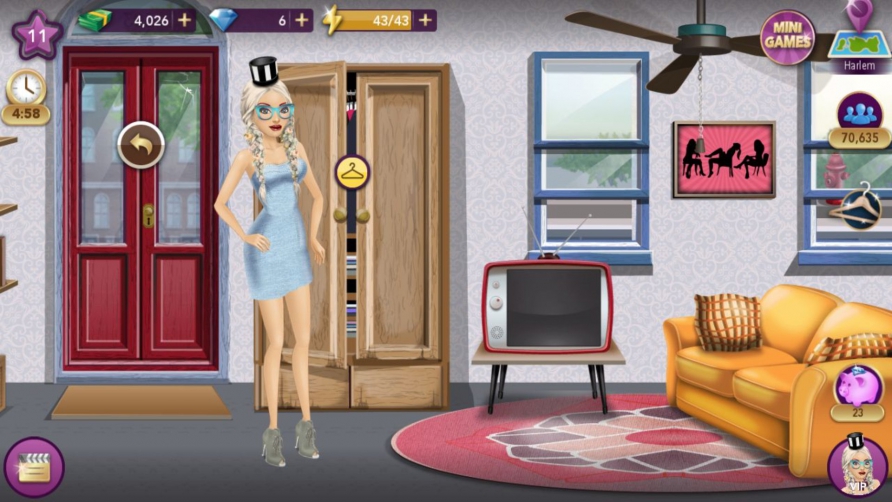Open the Harlem map location
The width and height of the screenshot is (892, 502).
[858, 40]
